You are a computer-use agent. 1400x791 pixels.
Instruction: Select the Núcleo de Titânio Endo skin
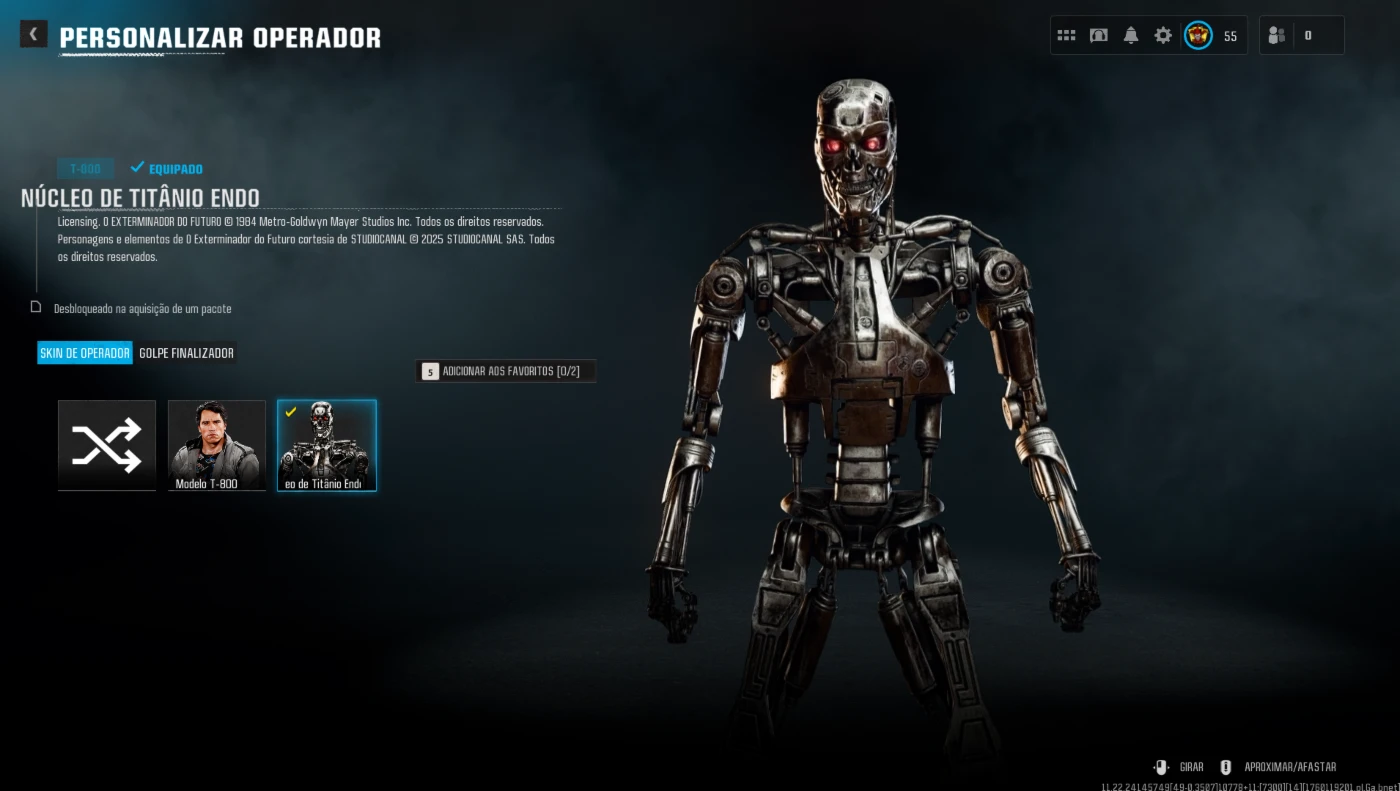click(327, 445)
